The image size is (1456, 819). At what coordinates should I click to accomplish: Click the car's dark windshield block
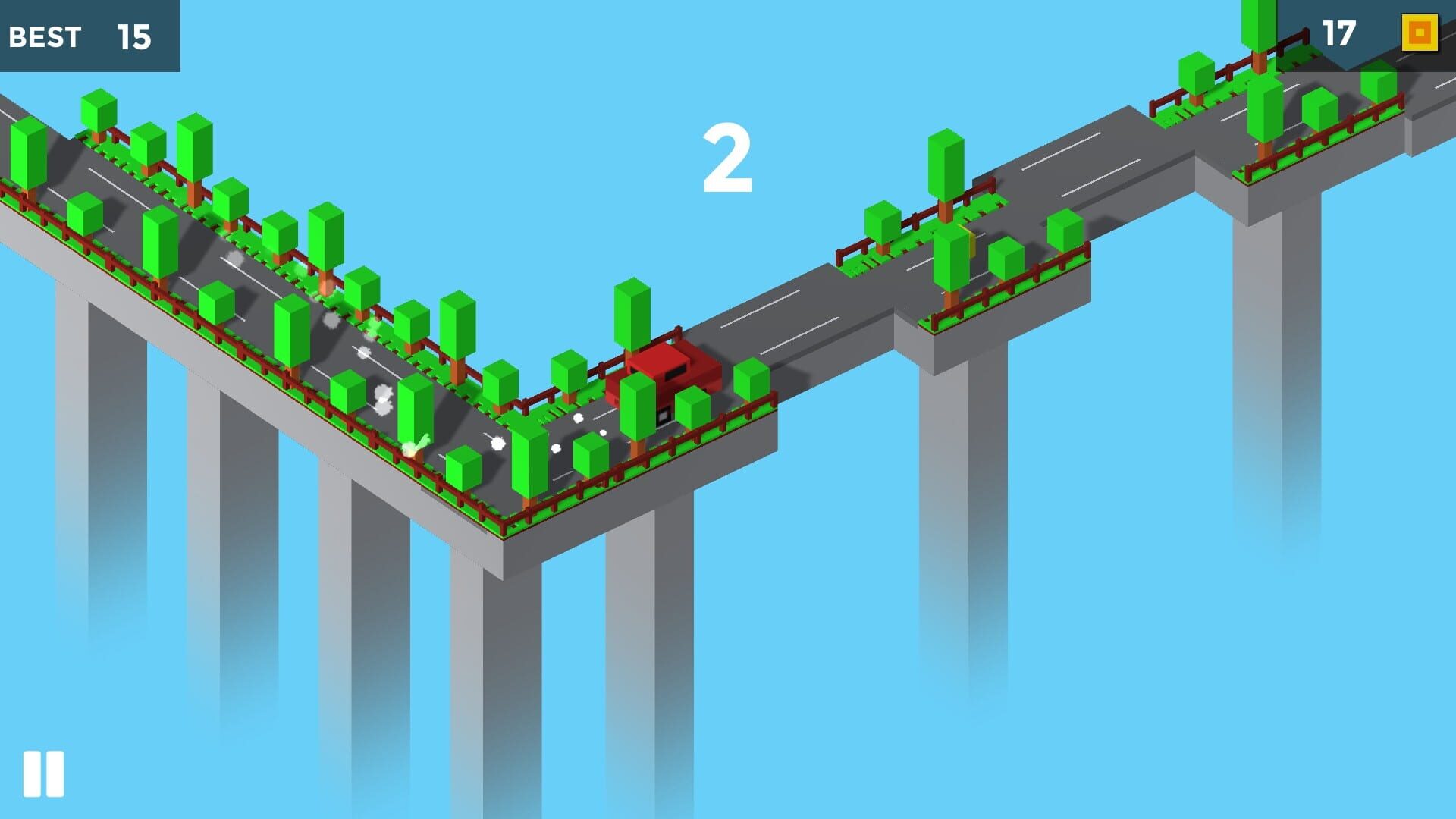click(x=675, y=372)
